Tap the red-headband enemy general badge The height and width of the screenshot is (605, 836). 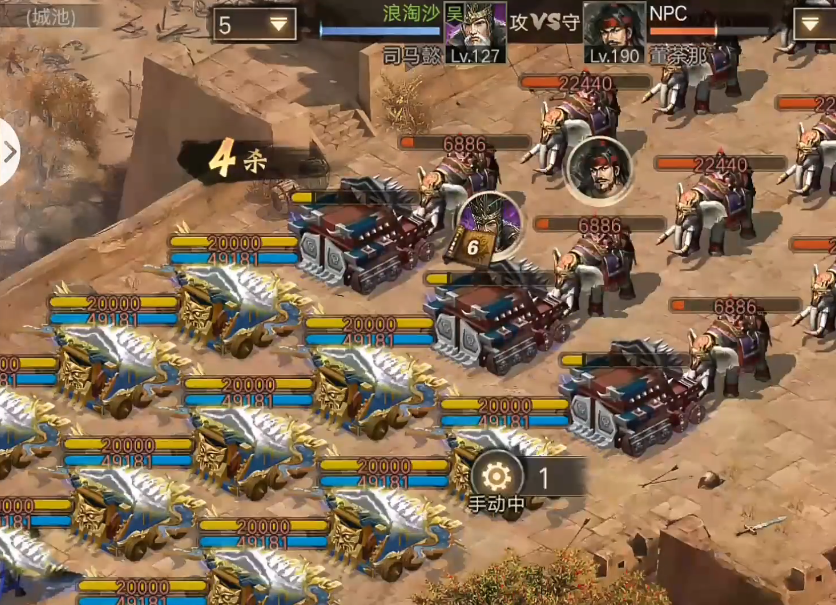(598, 170)
